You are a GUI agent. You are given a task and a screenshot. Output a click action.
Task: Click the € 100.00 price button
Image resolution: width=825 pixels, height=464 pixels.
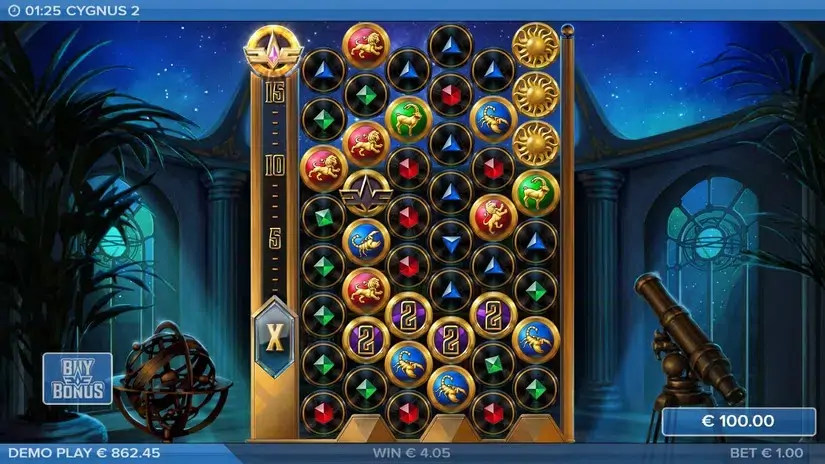pyautogui.click(x=737, y=421)
